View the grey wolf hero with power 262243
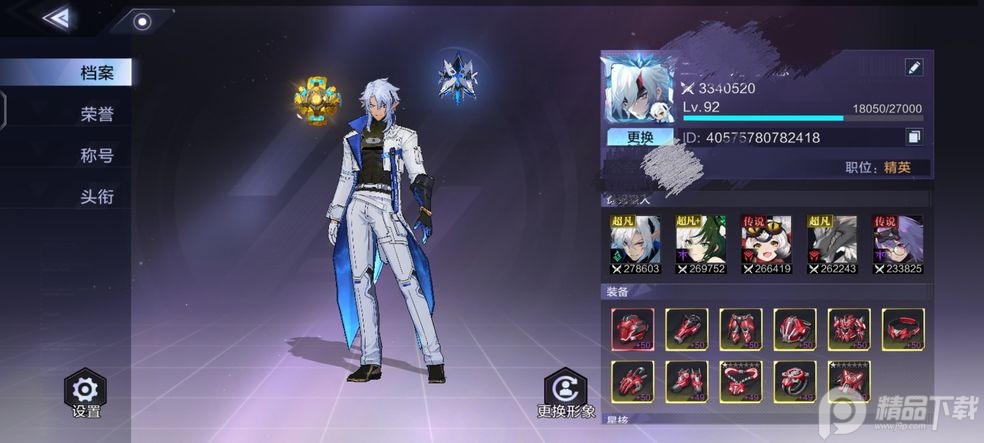Image resolution: width=984 pixels, height=443 pixels. [832, 244]
